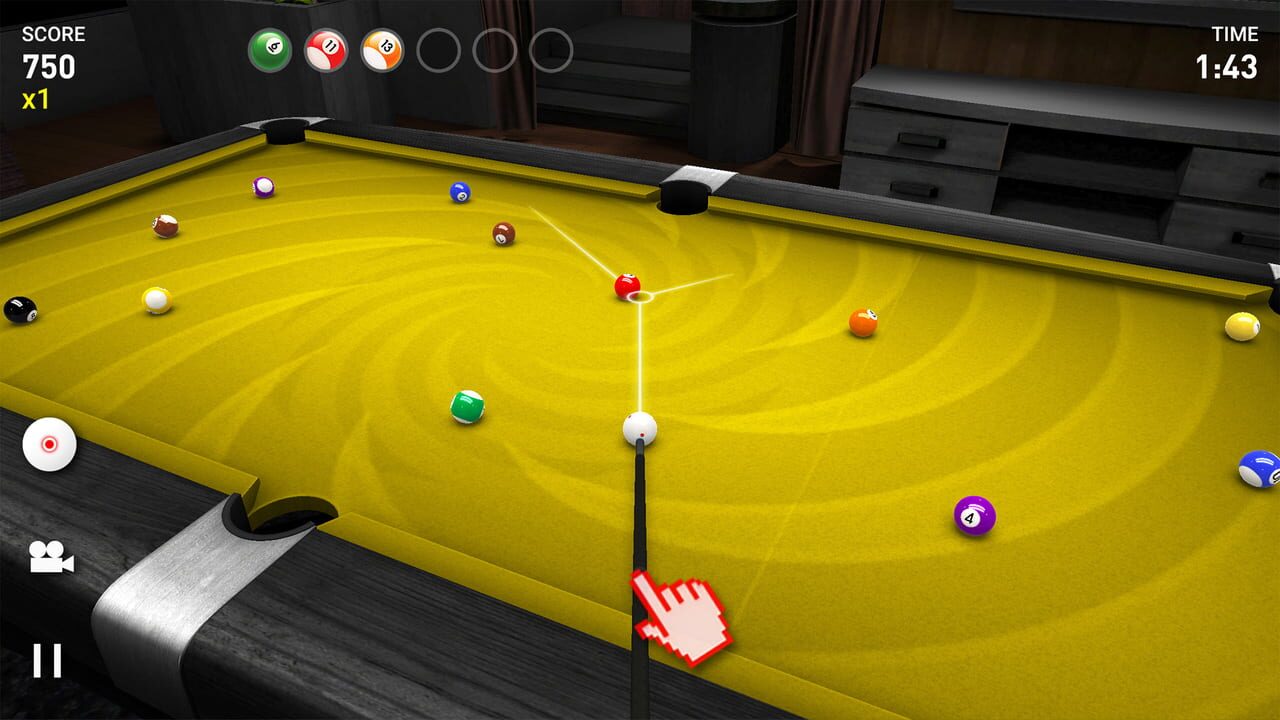Click the green ball near the cue stick

[467, 406]
